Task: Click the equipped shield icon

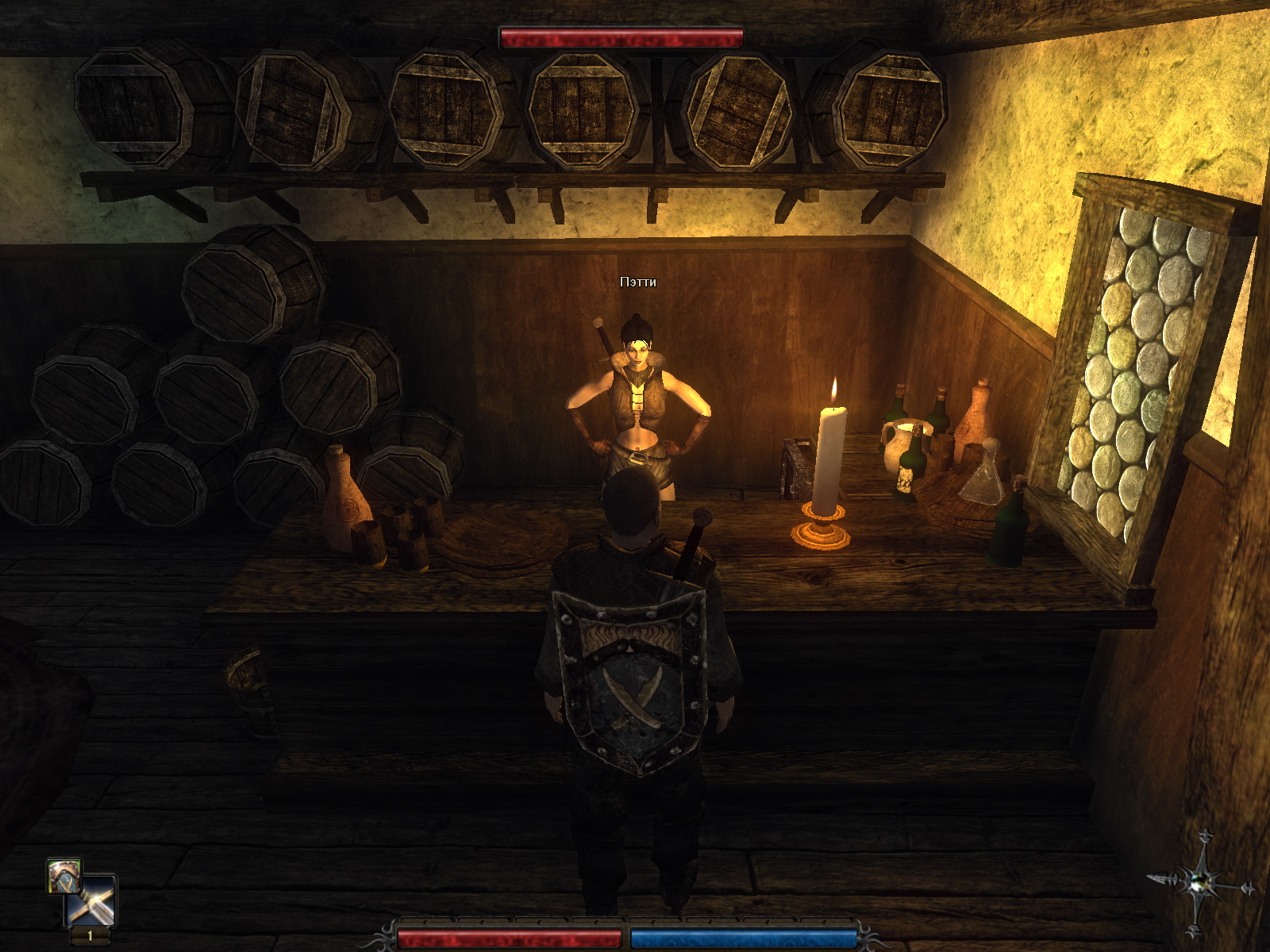Action: point(63,874)
